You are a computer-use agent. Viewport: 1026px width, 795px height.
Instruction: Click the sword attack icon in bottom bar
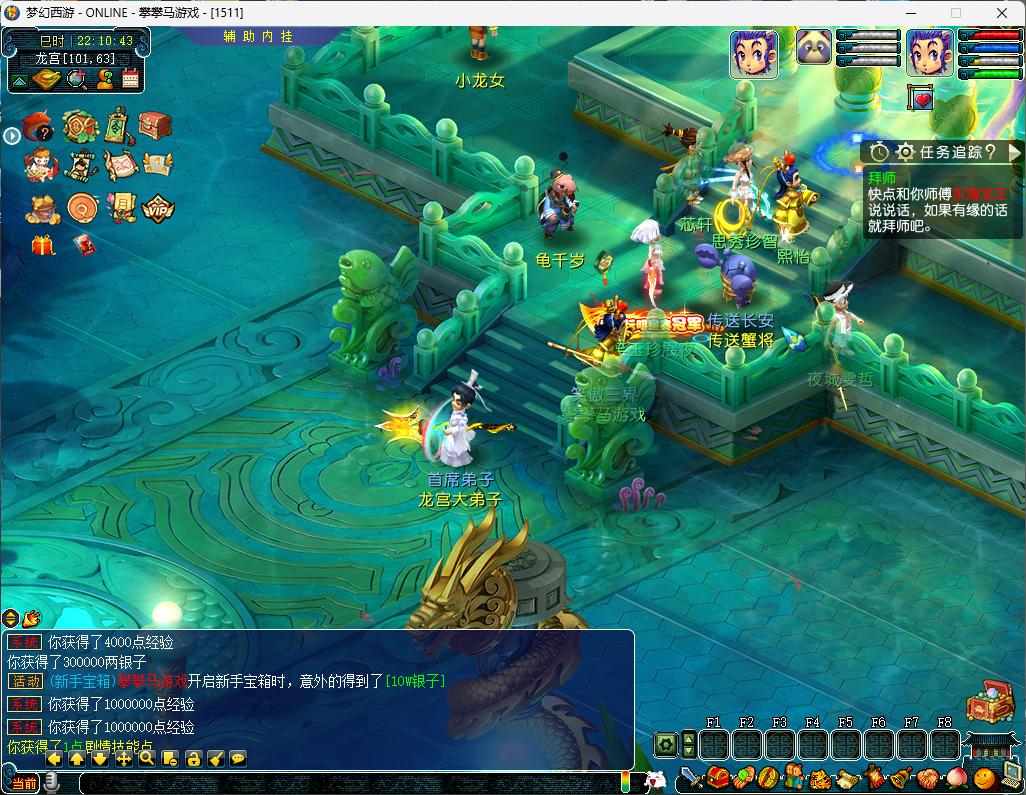[691, 777]
